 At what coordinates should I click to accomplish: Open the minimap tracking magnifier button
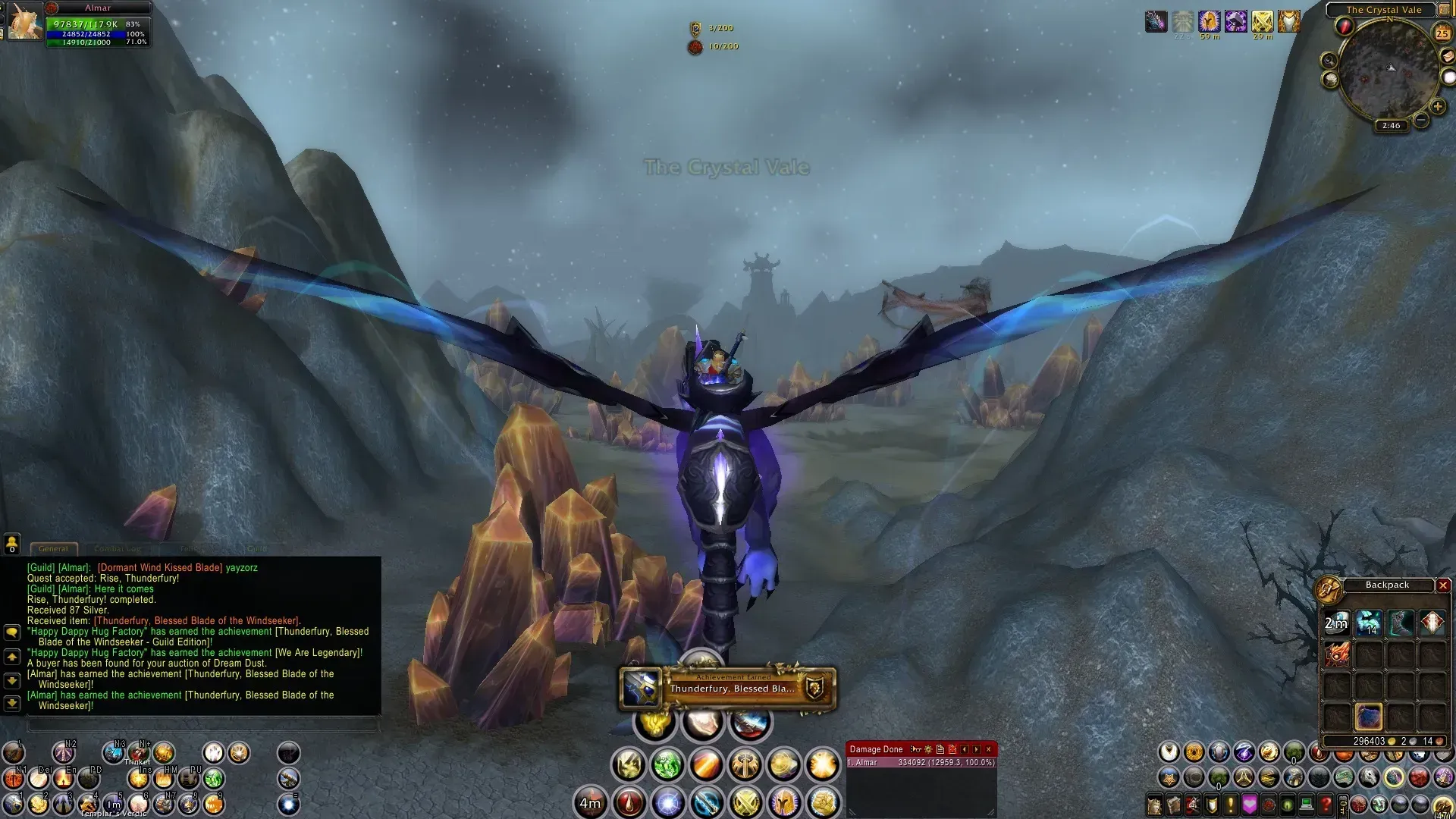pyautogui.click(x=1329, y=61)
